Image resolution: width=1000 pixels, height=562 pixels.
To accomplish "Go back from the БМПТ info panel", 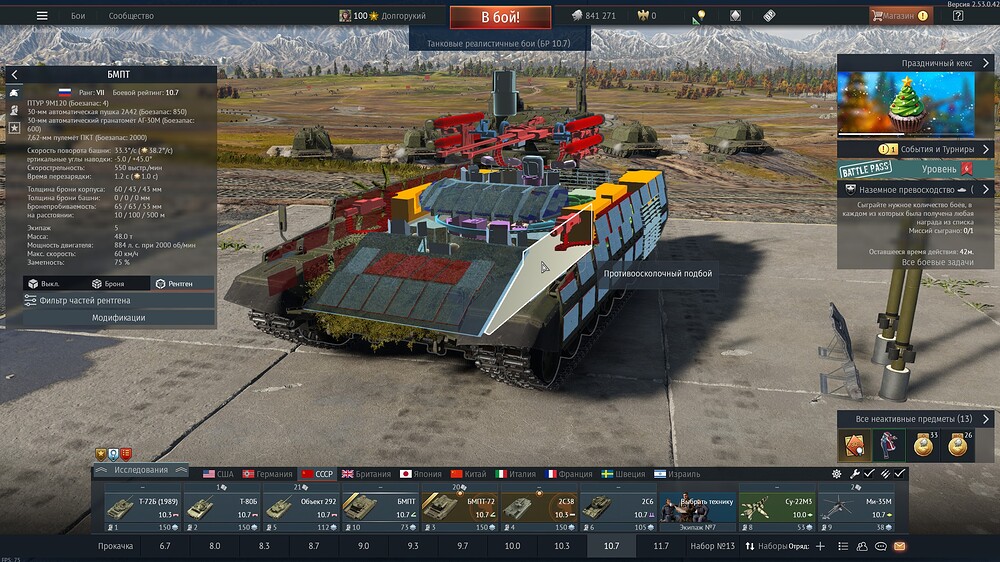I will pos(15,75).
